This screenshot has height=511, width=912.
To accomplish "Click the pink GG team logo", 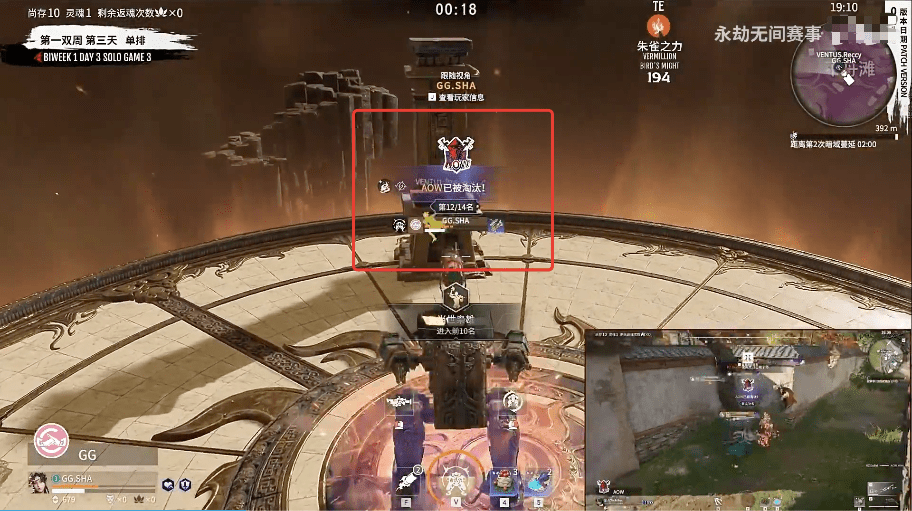I will tap(51, 440).
